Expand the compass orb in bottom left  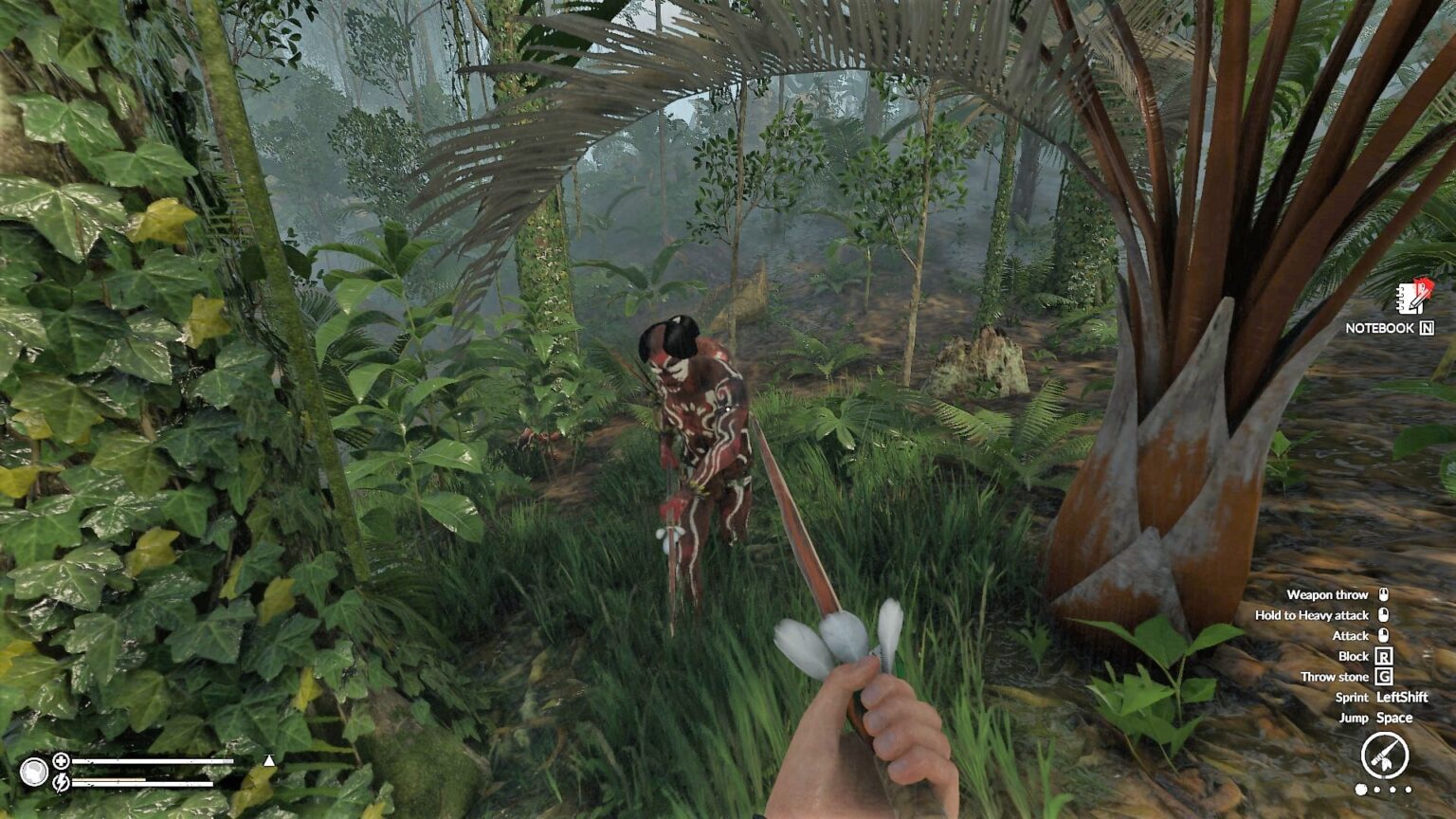[x=36, y=771]
